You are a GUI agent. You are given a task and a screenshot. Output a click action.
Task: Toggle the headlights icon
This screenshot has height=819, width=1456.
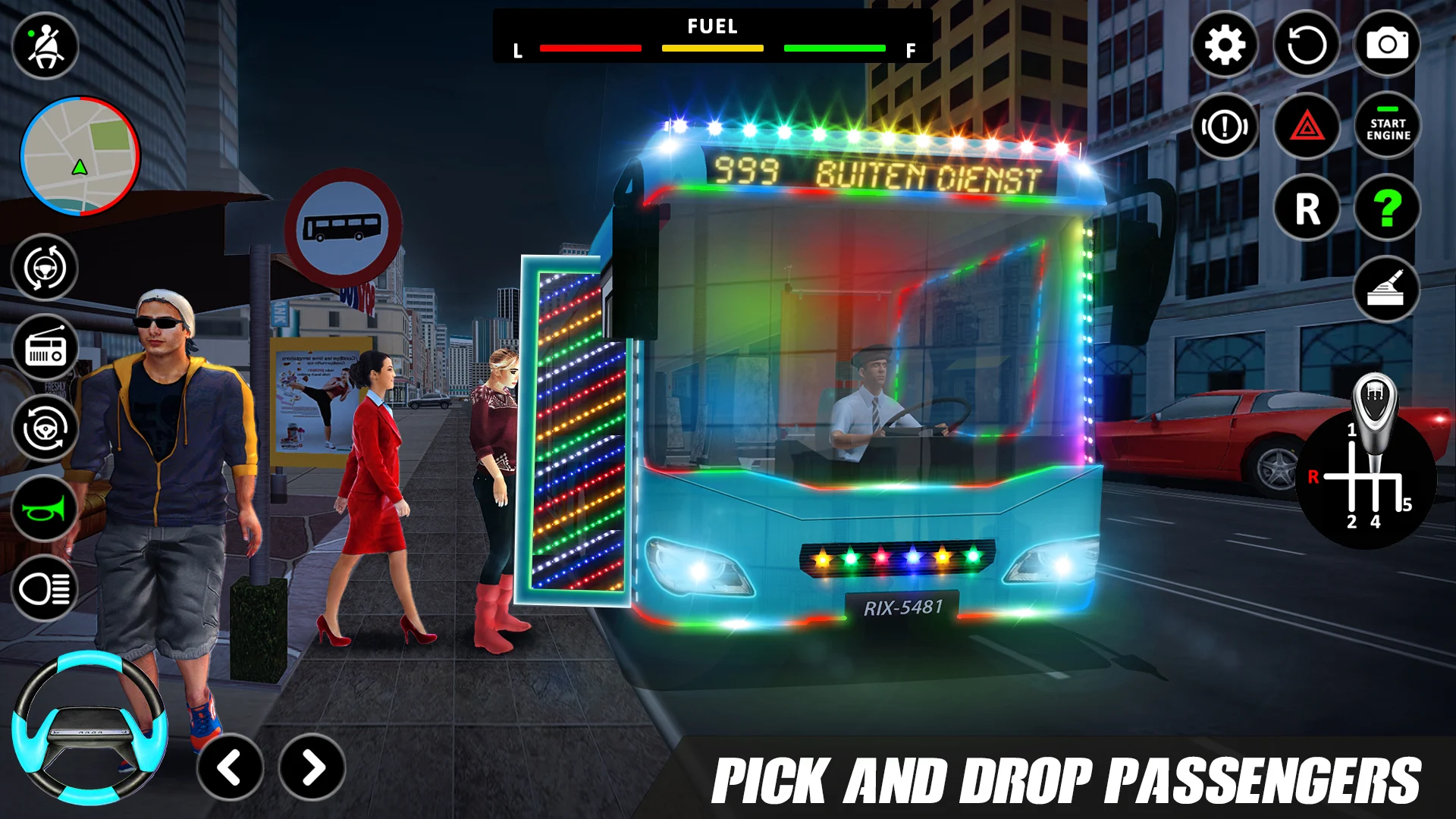tap(45, 588)
